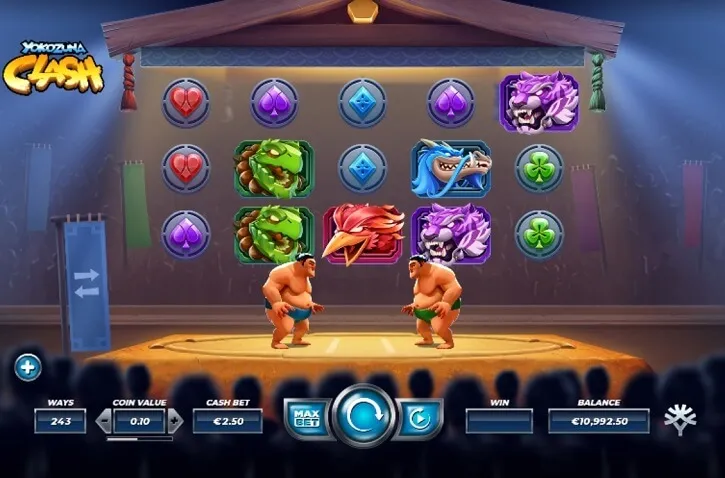Decrease coin value with the left arrow
The width and height of the screenshot is (725, 478).
[x=103, y=421]
